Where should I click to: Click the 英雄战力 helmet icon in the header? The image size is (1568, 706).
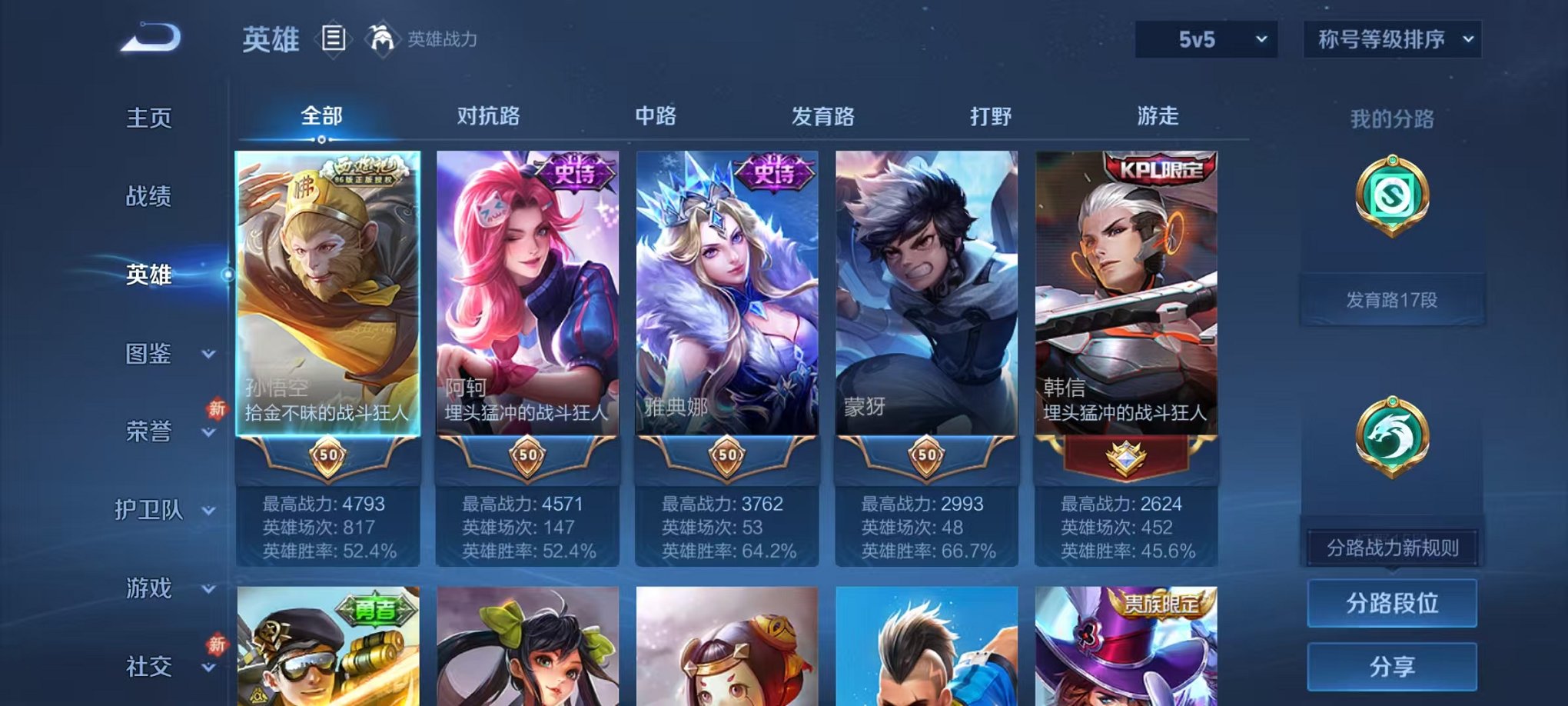(x=378, y=37)
